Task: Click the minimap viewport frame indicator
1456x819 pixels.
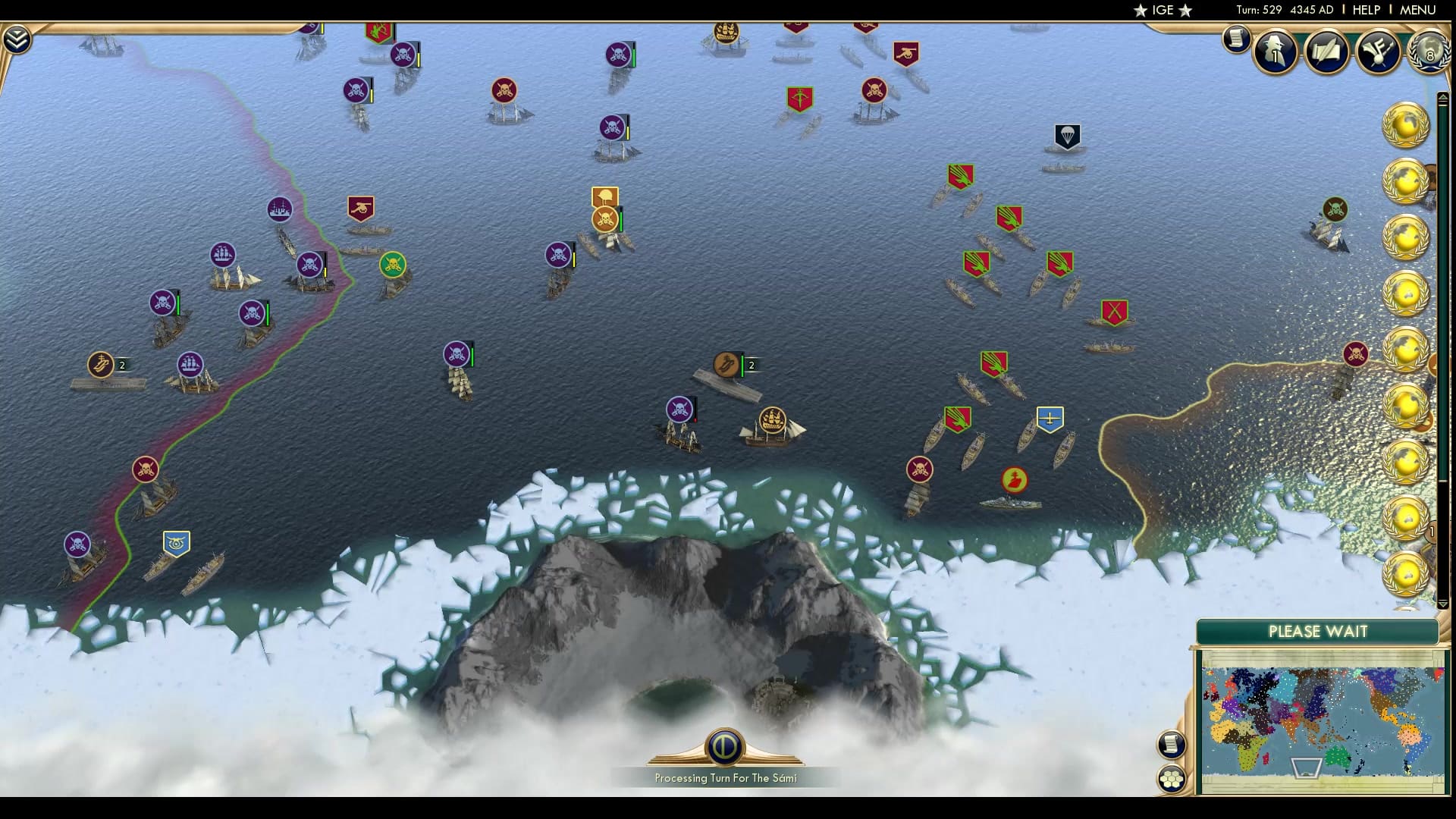Action: pos(1305,768)
